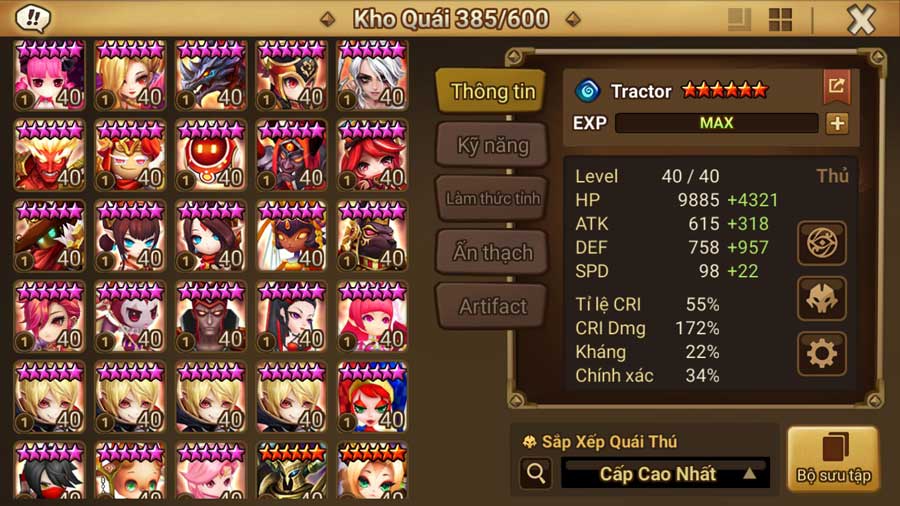Open the Cấp Cao Nhất sort dropdown
The height and width of the screenshot is (506, 900).
[665, 474]
